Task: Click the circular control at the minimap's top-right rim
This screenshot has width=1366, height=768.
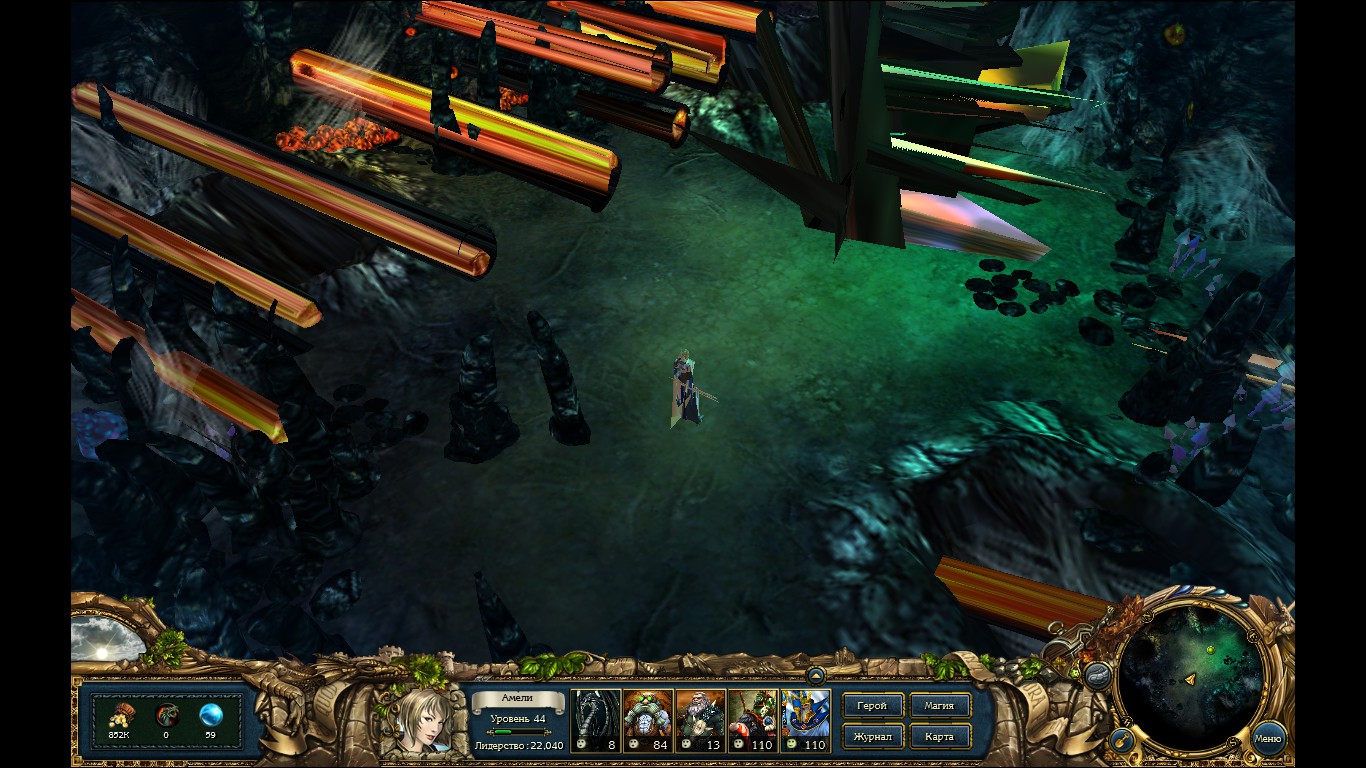Action: tap(1252, 635)
